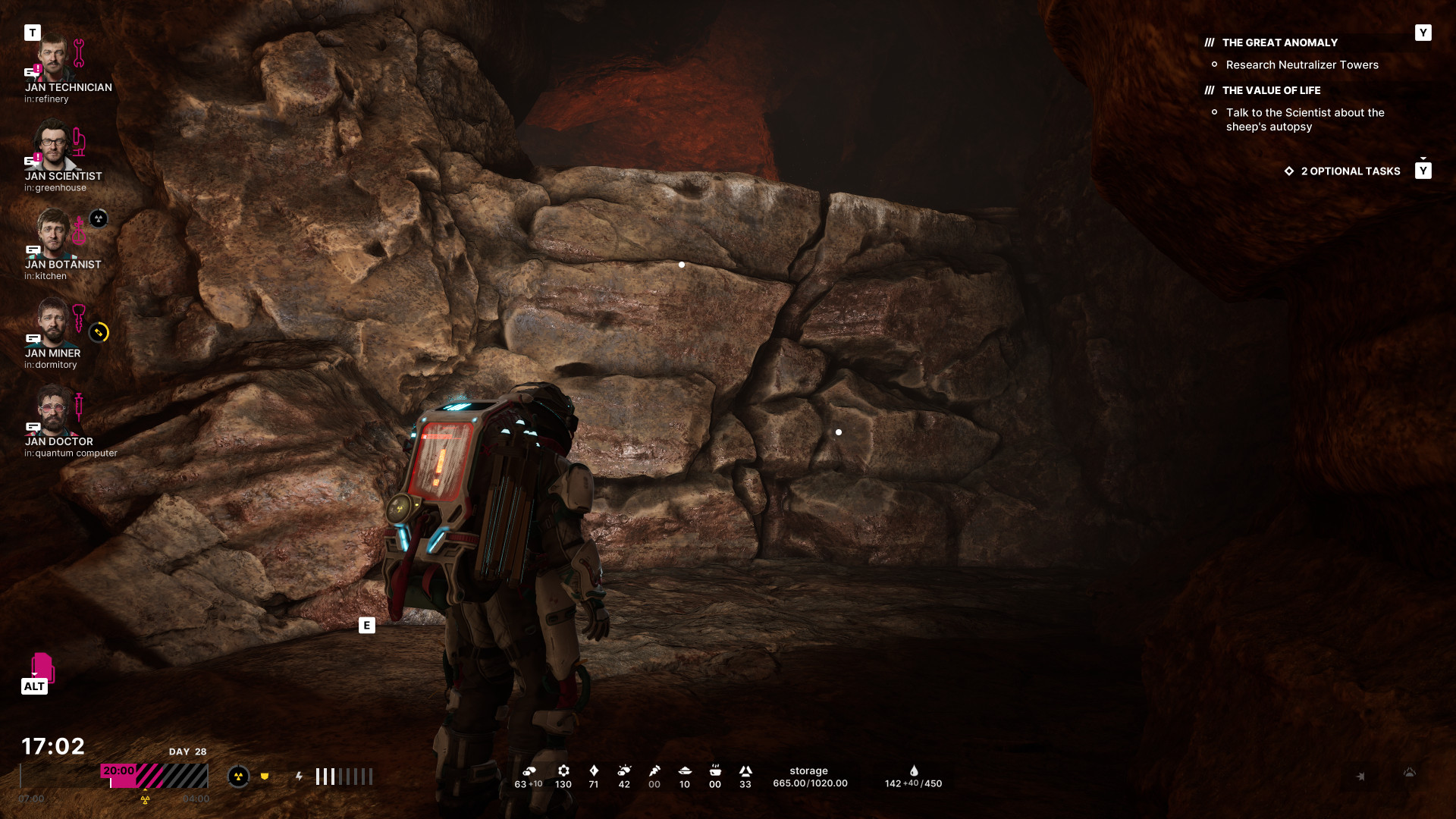Screen dimensions: 1456x819
Task: Open the Jan Doctor crew portrait
Action: tap(53, 411)
